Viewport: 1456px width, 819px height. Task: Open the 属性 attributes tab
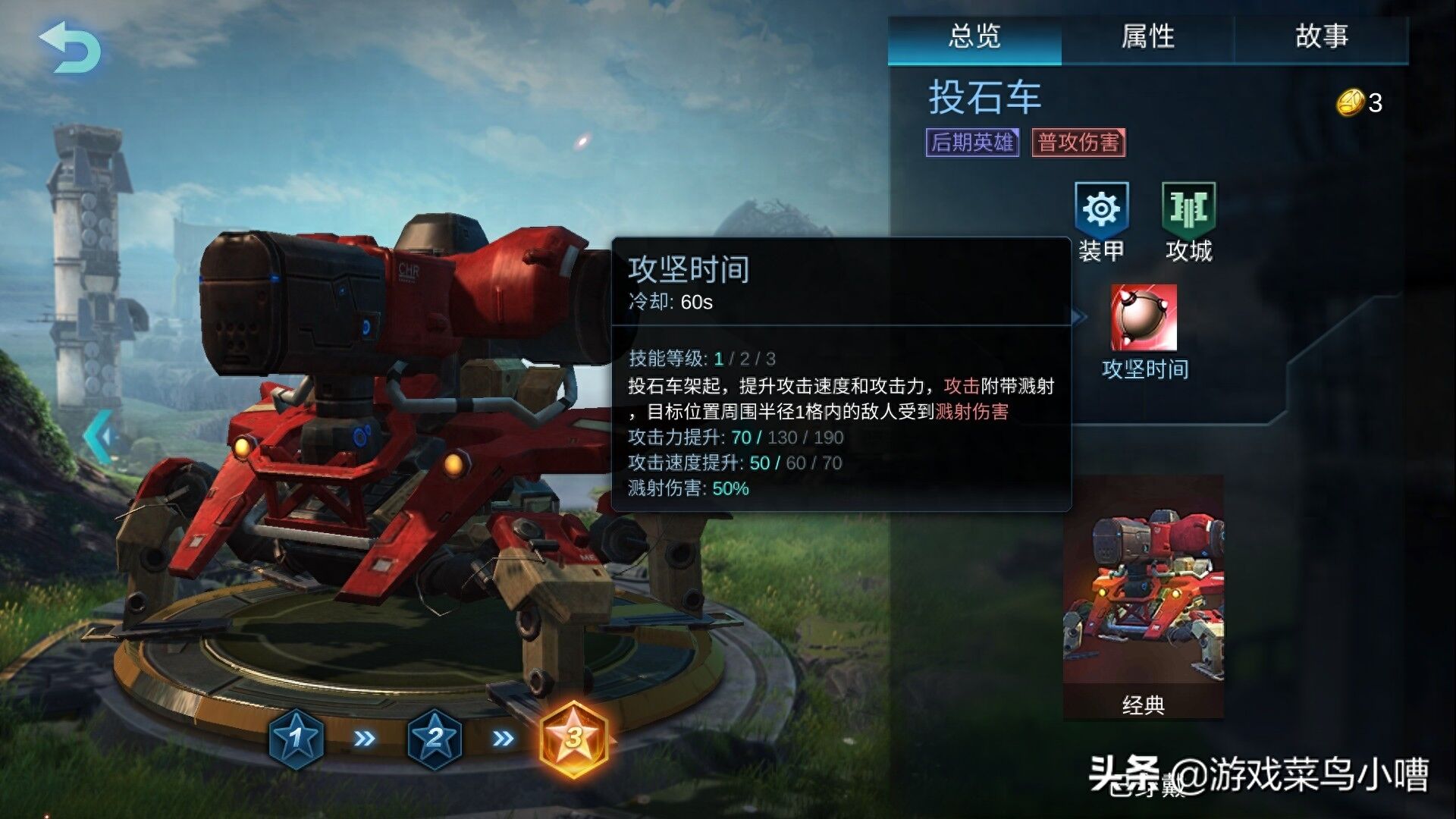(1148, 36)
